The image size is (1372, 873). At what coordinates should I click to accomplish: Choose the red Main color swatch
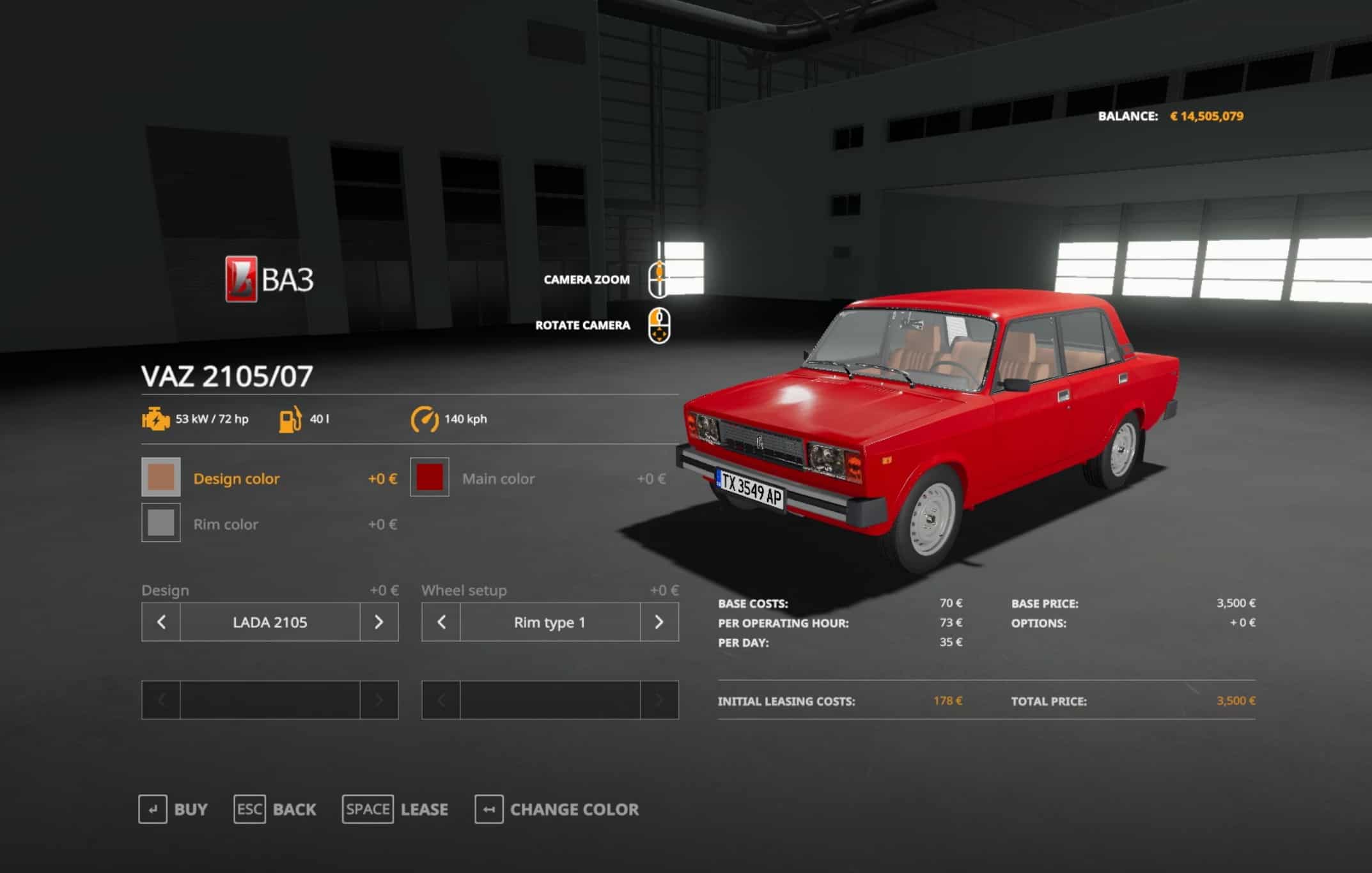[x=430, y=477]
